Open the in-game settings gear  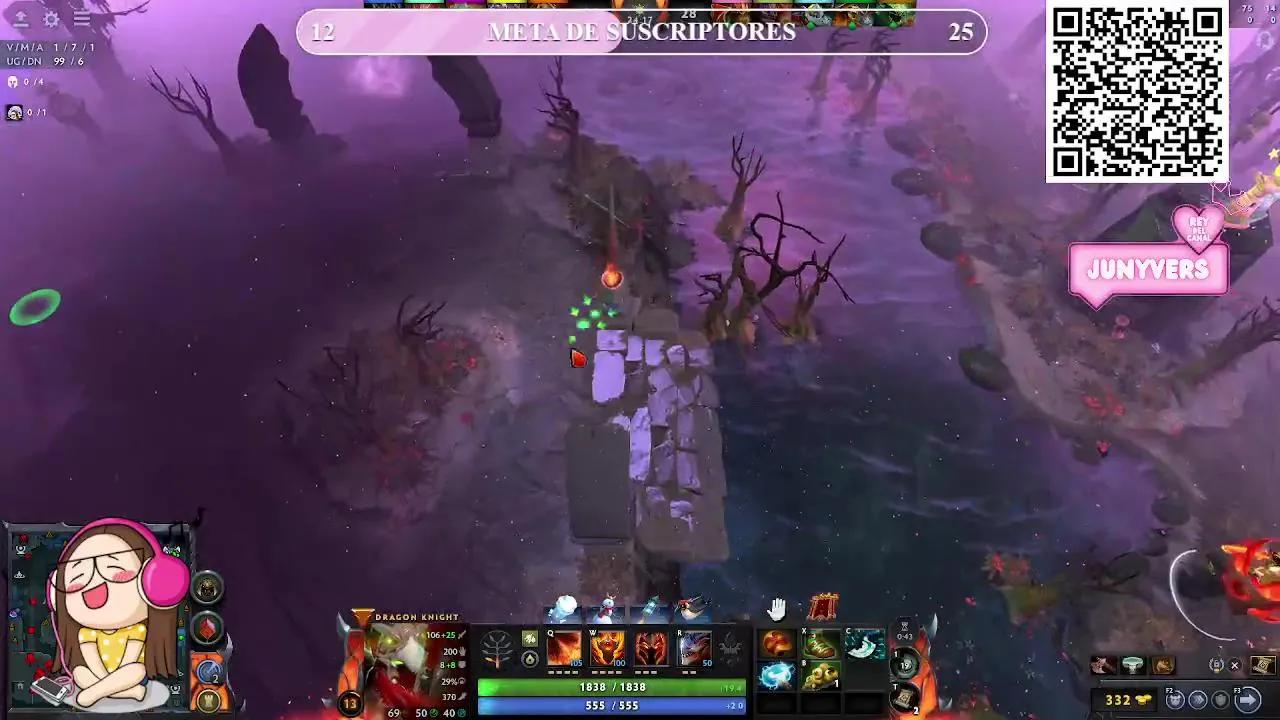(x=50, y=20)
